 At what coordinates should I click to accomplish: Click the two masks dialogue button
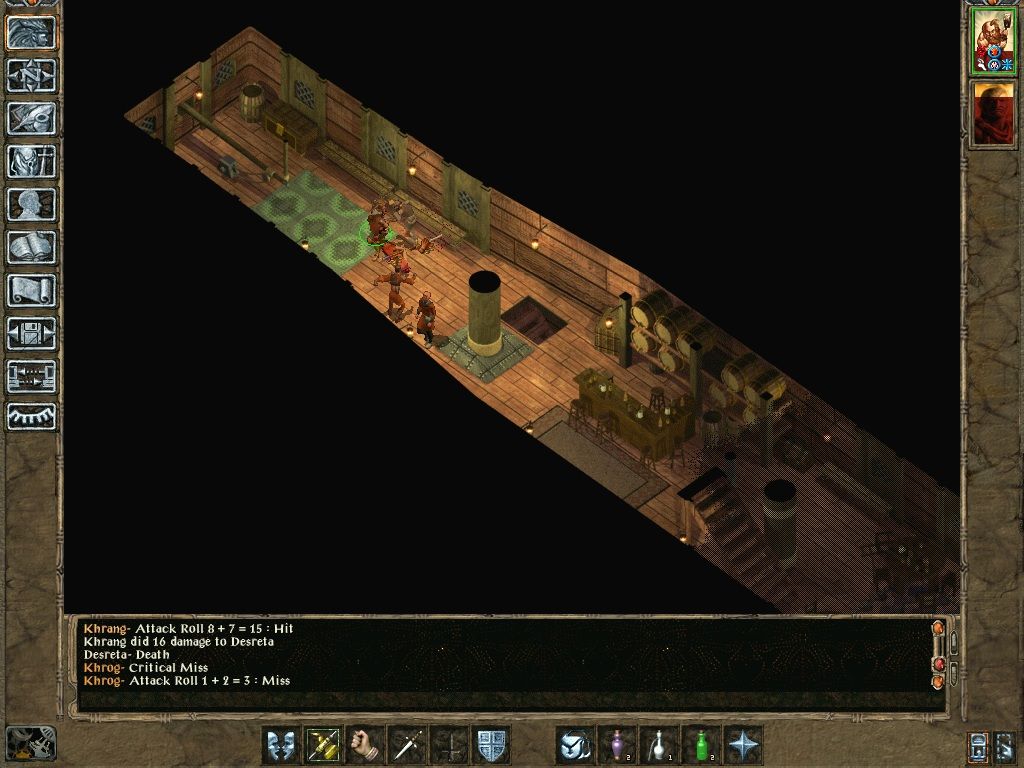(x=281, y=745)
